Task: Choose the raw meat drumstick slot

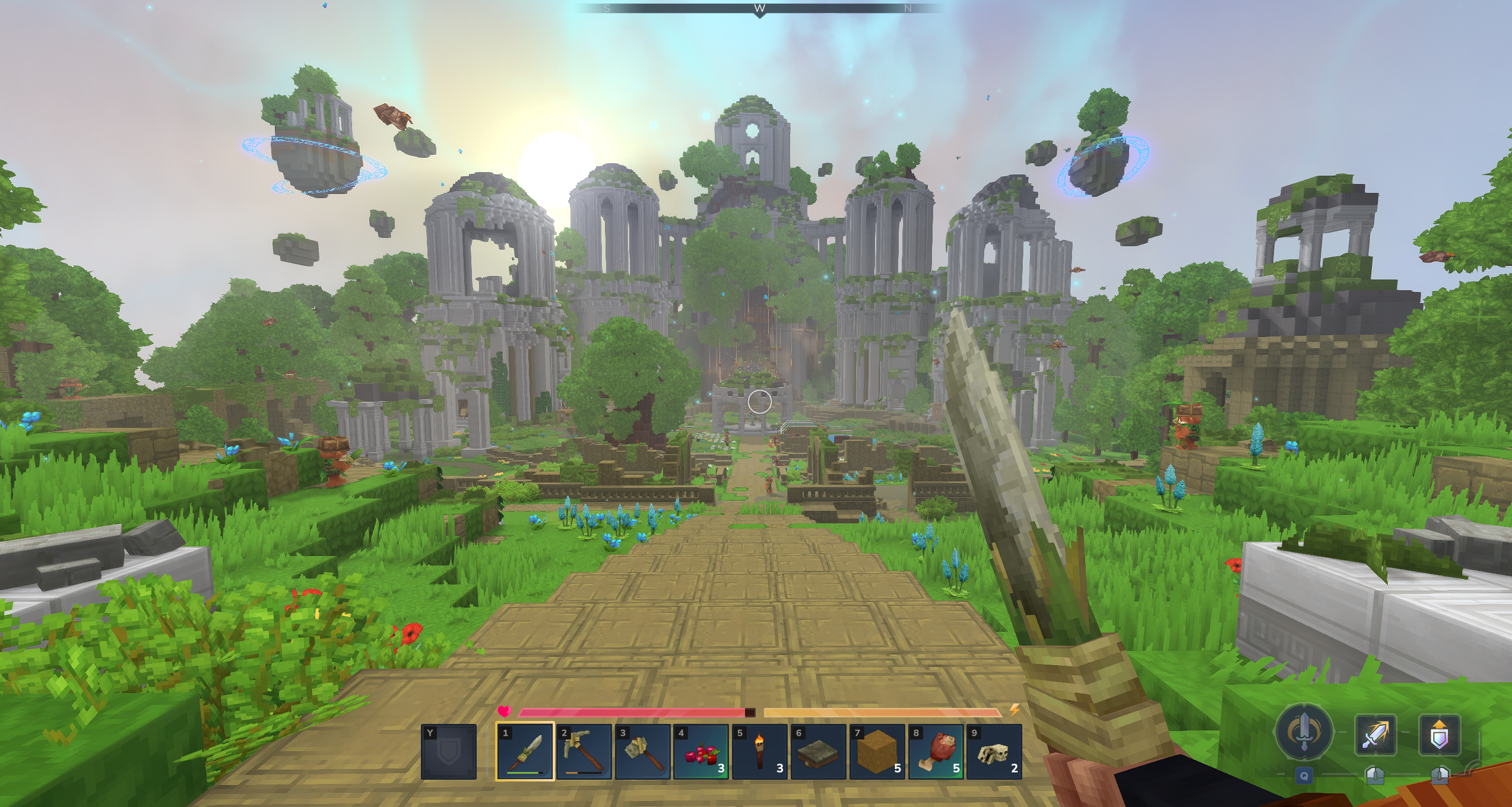Action: click(x=936, y=751)
